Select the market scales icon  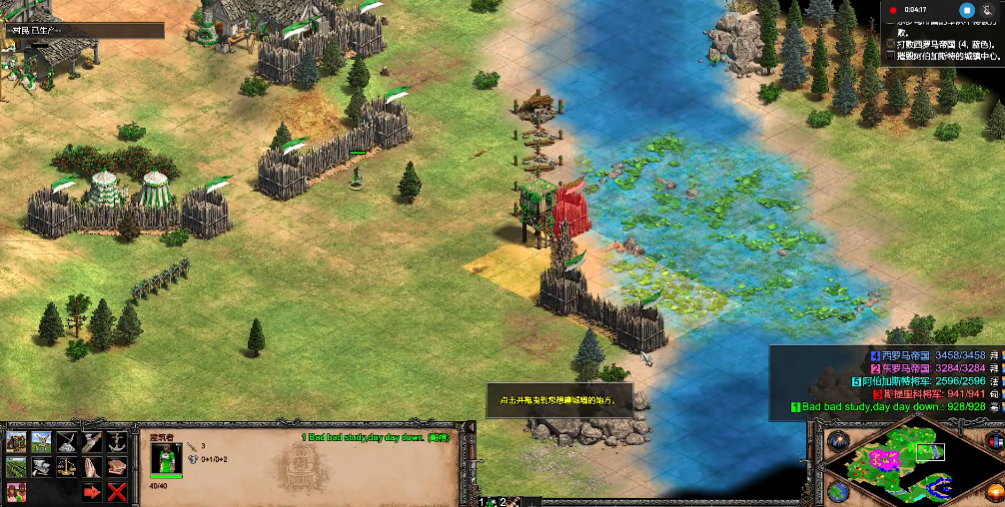coord(66,466)
